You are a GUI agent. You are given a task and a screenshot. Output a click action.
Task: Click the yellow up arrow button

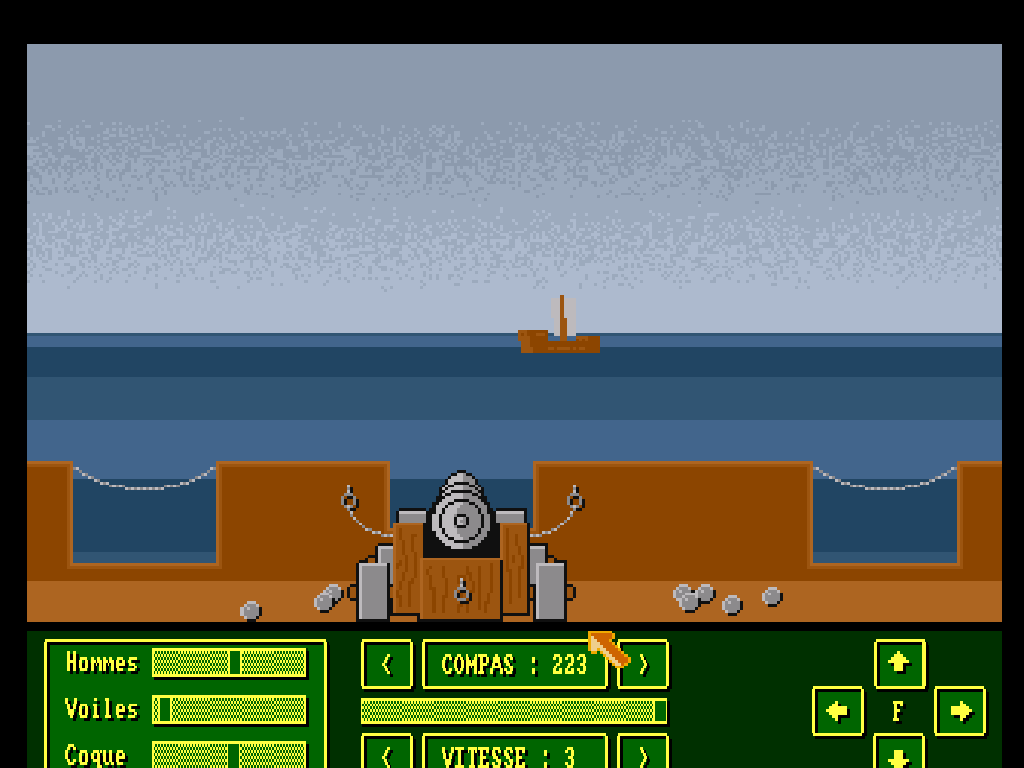pyautogui.click(x=899, y=663)
